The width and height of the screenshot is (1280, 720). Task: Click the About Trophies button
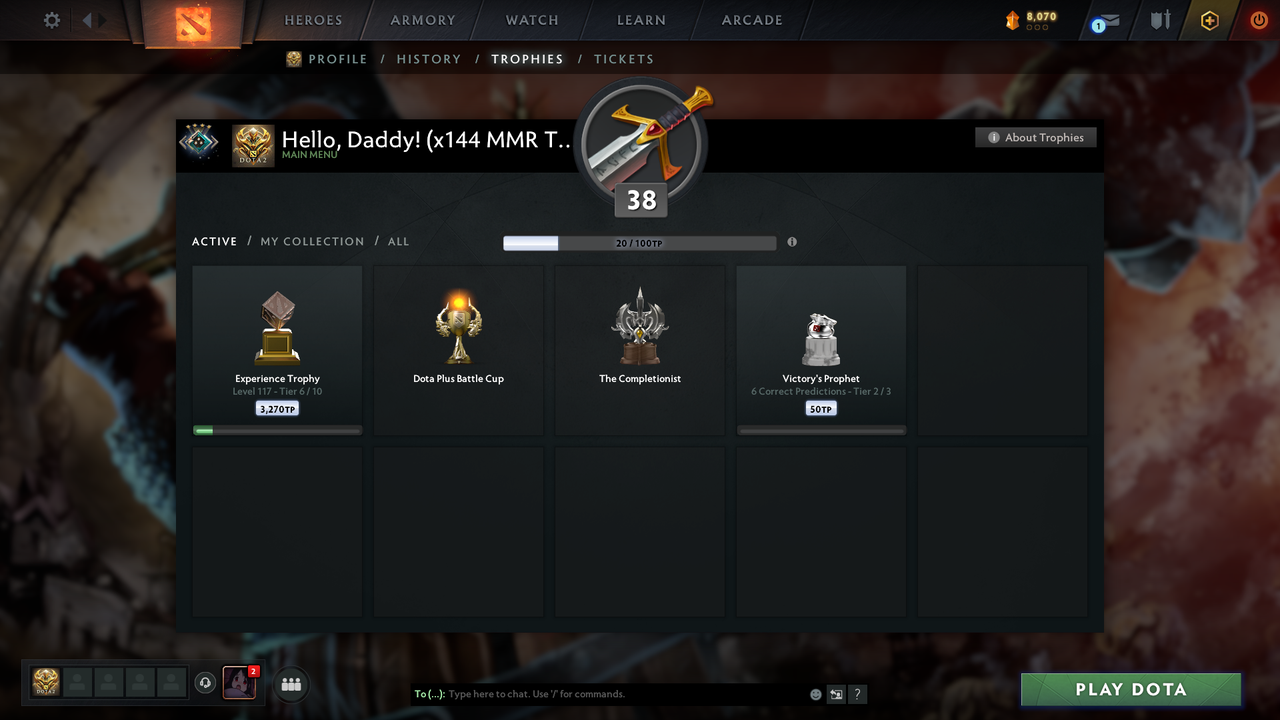click(1035, 137)
